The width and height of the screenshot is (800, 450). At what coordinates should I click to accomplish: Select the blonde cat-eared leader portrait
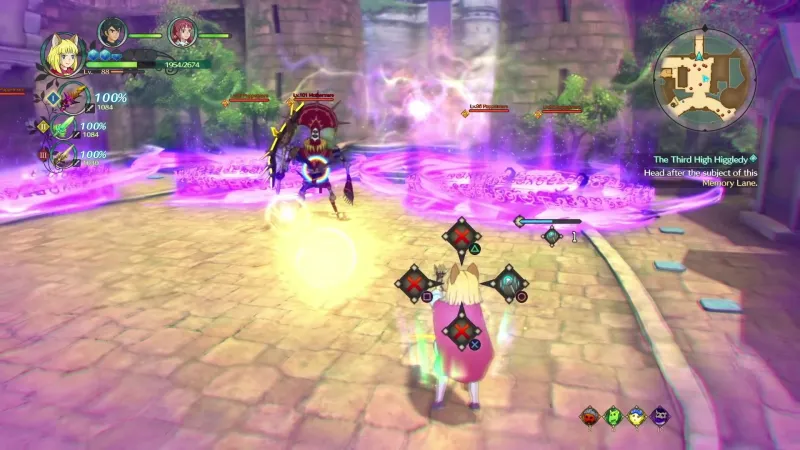point(60,57)
